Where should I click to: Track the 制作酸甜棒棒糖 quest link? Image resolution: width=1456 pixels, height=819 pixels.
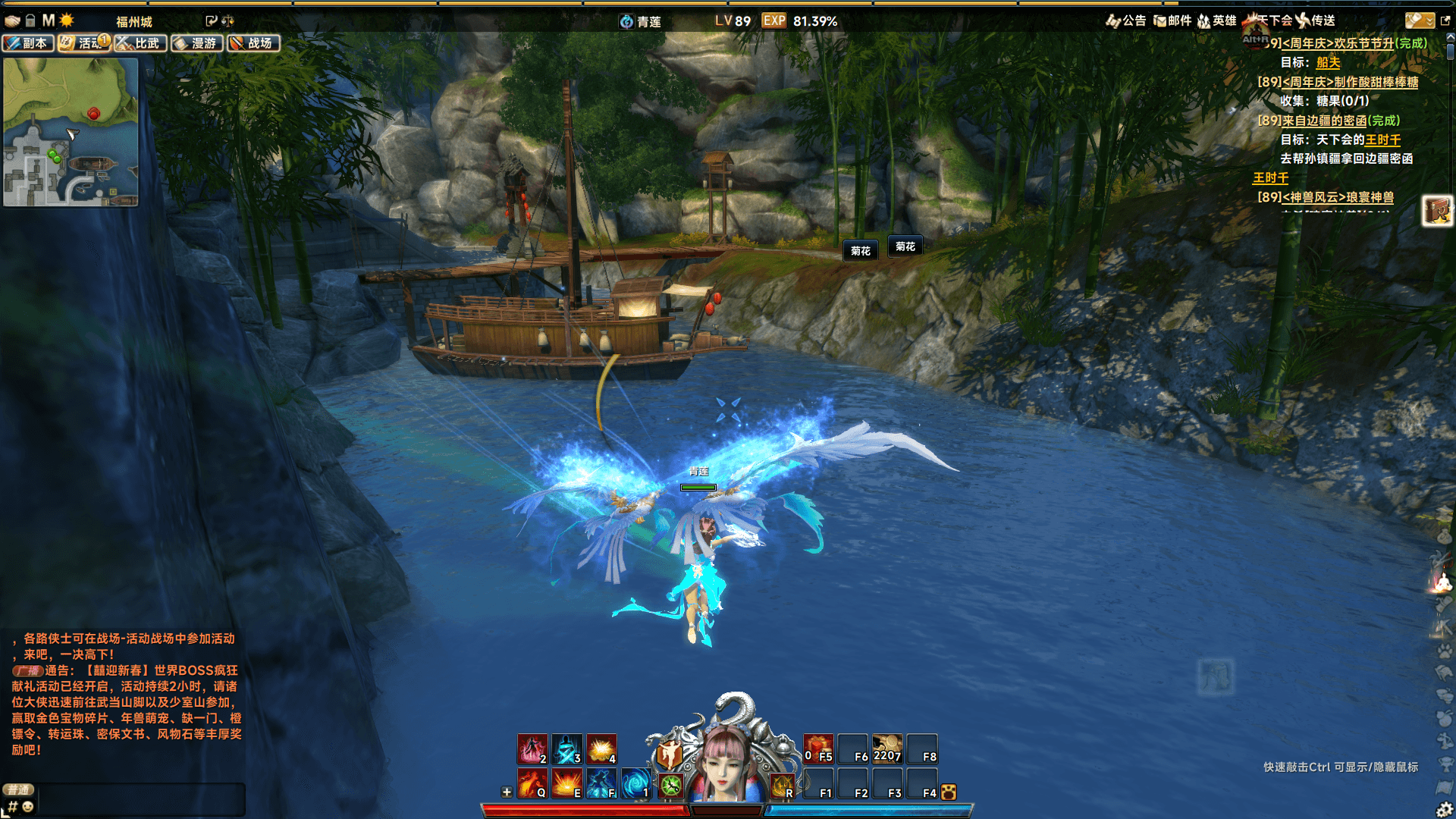(x=1350, y=82)
